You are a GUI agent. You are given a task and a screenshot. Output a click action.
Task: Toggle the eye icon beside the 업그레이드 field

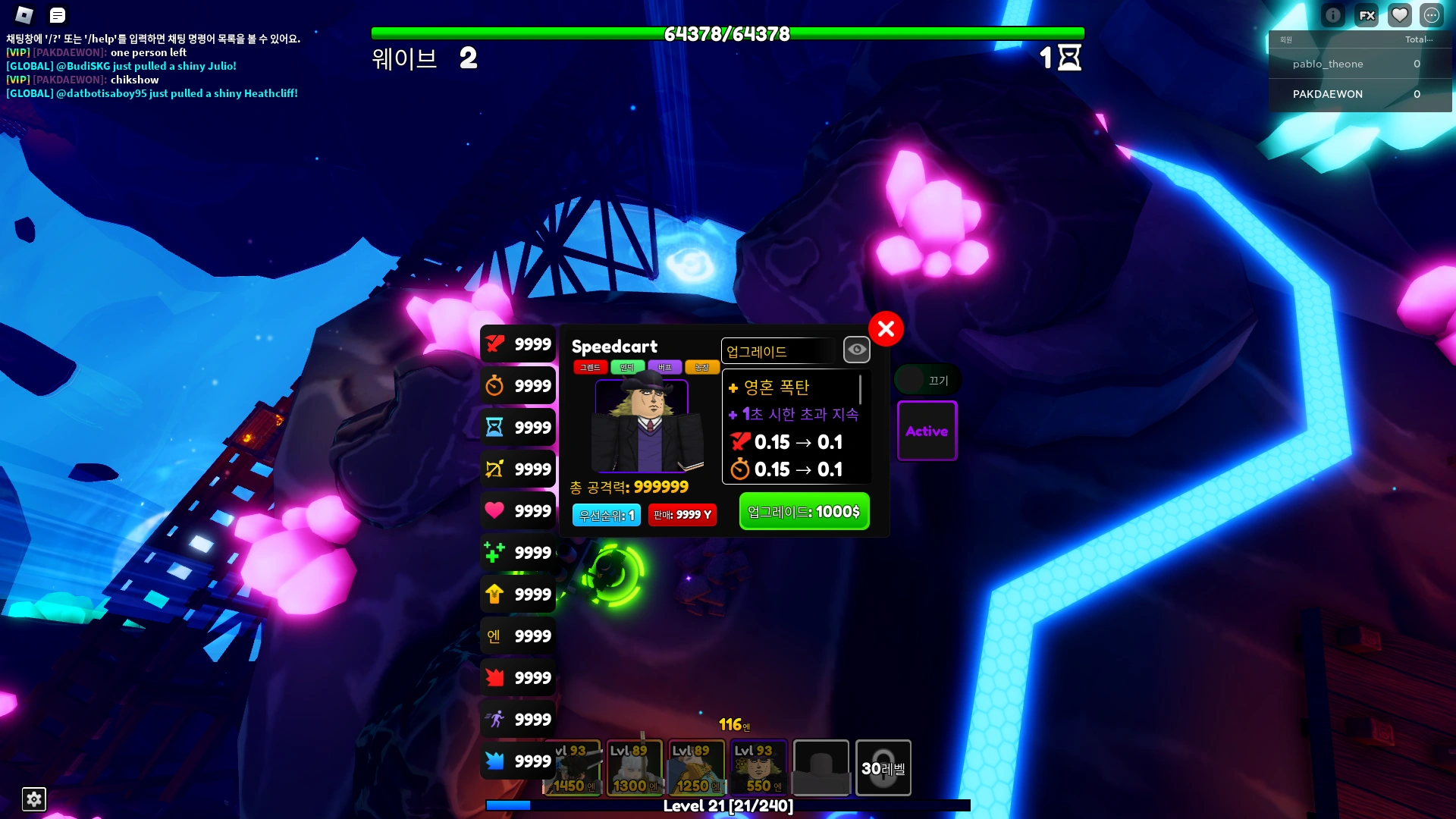click(857, 350)
